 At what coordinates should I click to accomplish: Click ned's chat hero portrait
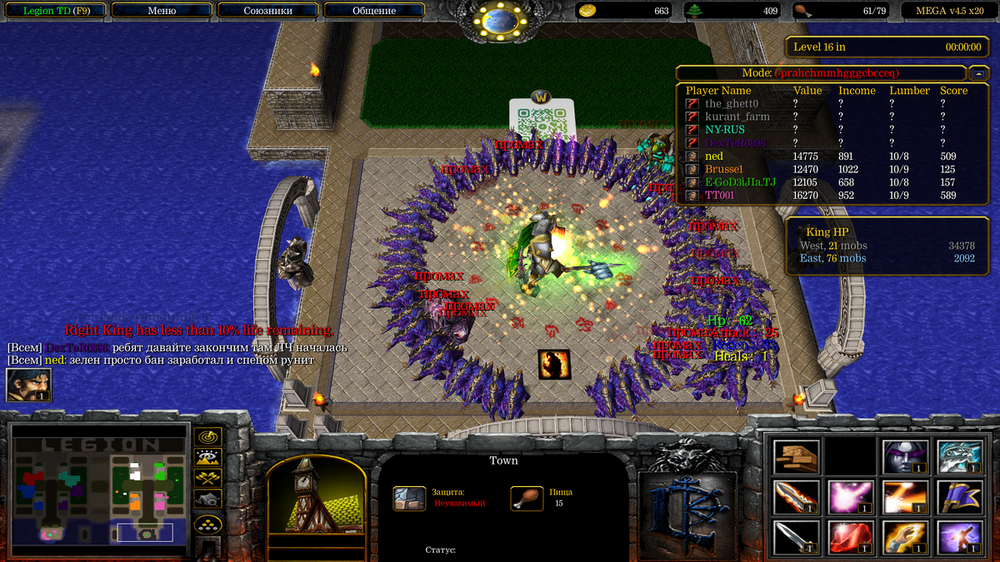coord(28,385)
